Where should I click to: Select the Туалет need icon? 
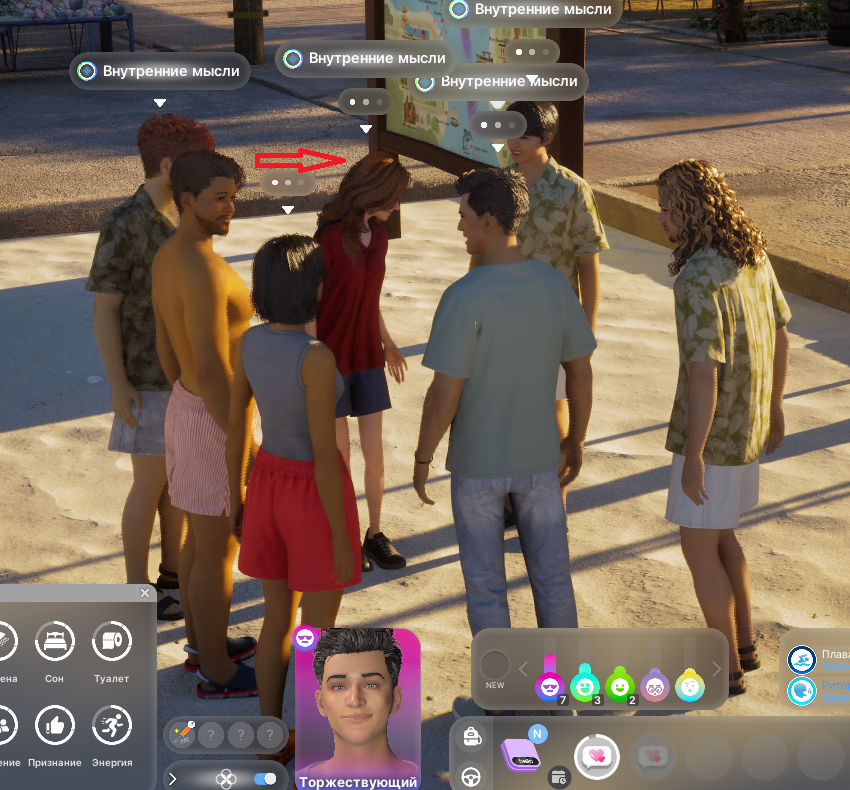click(111, 642)
